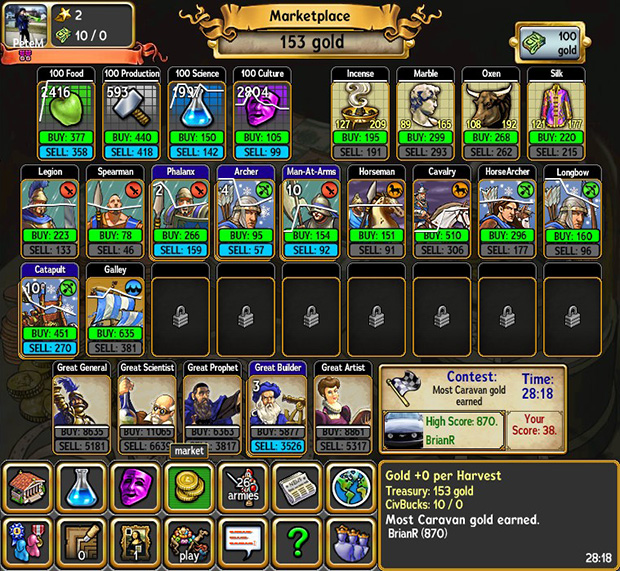
Task: Sell 100 Production for 418 gold
Action: (x=130, y=152)
